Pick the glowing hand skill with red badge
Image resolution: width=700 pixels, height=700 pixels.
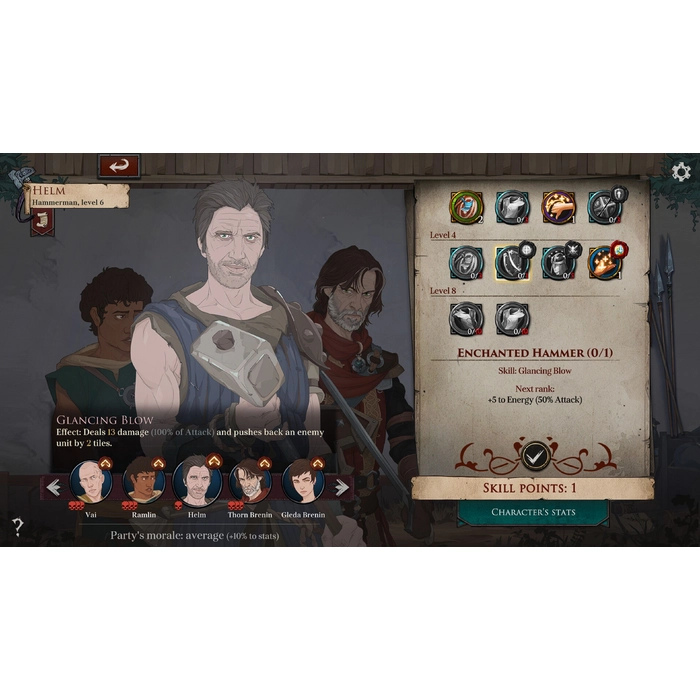(x=603, y=263)
